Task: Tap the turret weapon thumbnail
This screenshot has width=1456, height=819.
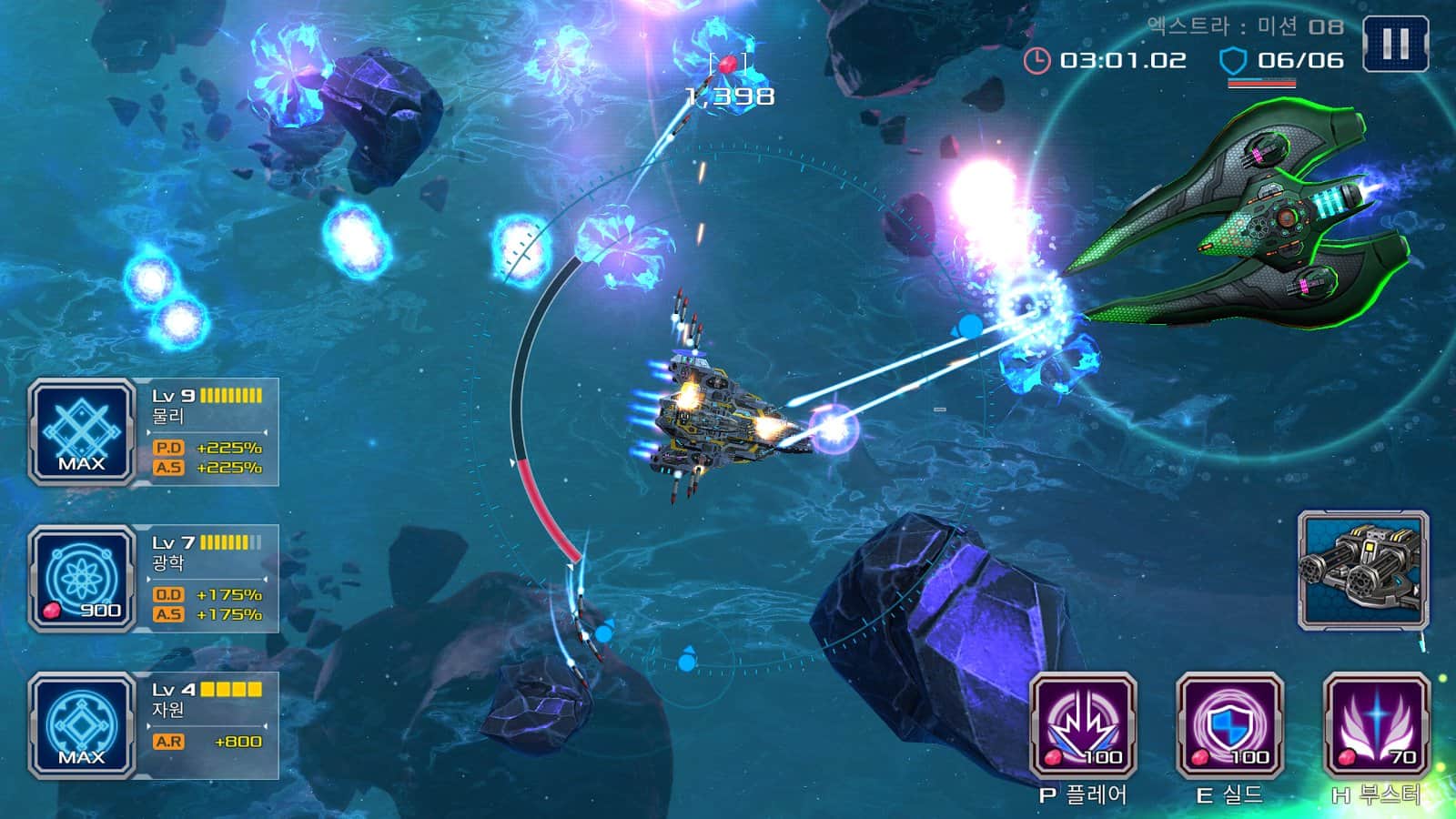Action: (1363, 569)
